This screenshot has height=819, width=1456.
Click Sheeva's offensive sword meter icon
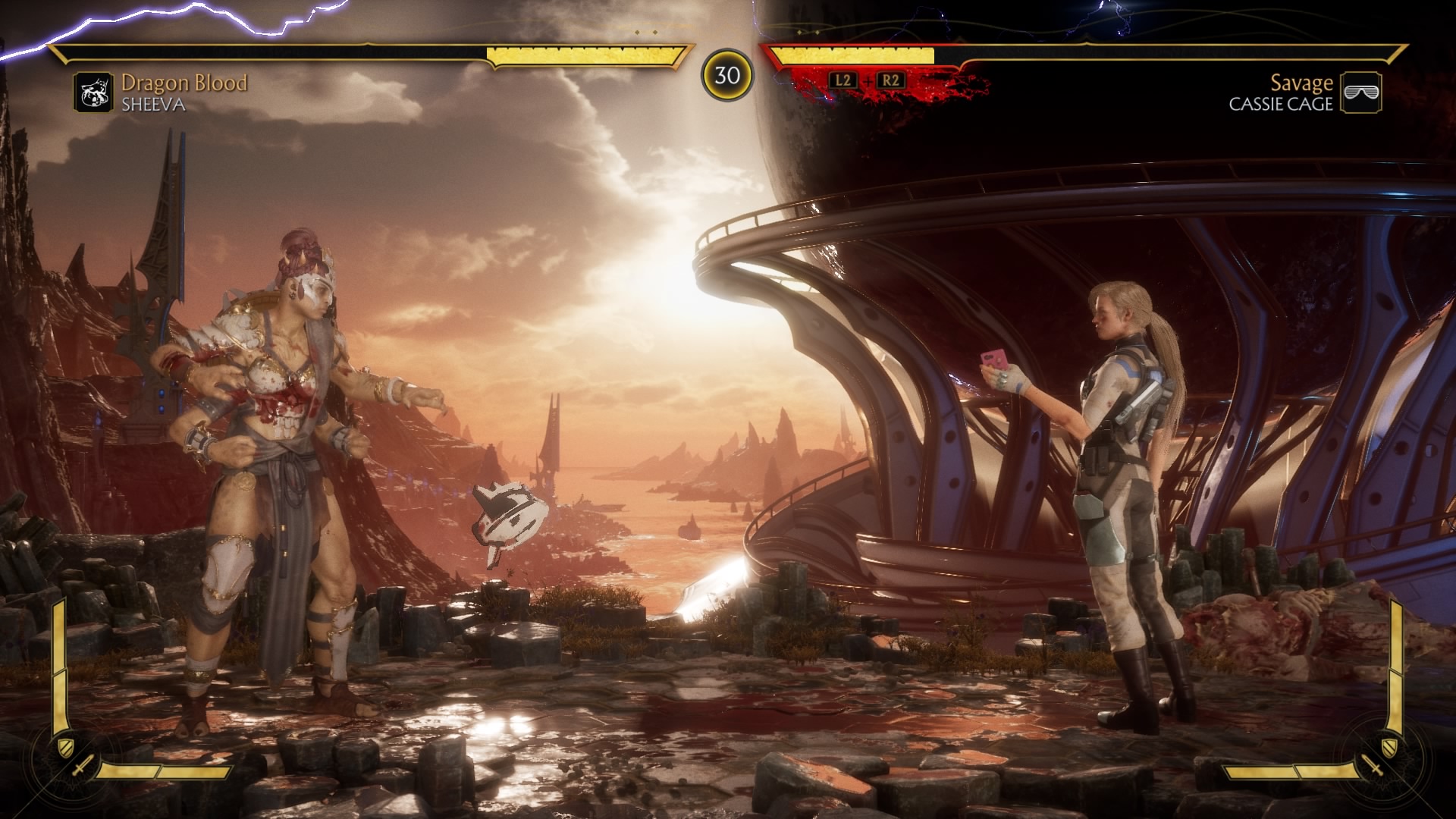[82, 767]
